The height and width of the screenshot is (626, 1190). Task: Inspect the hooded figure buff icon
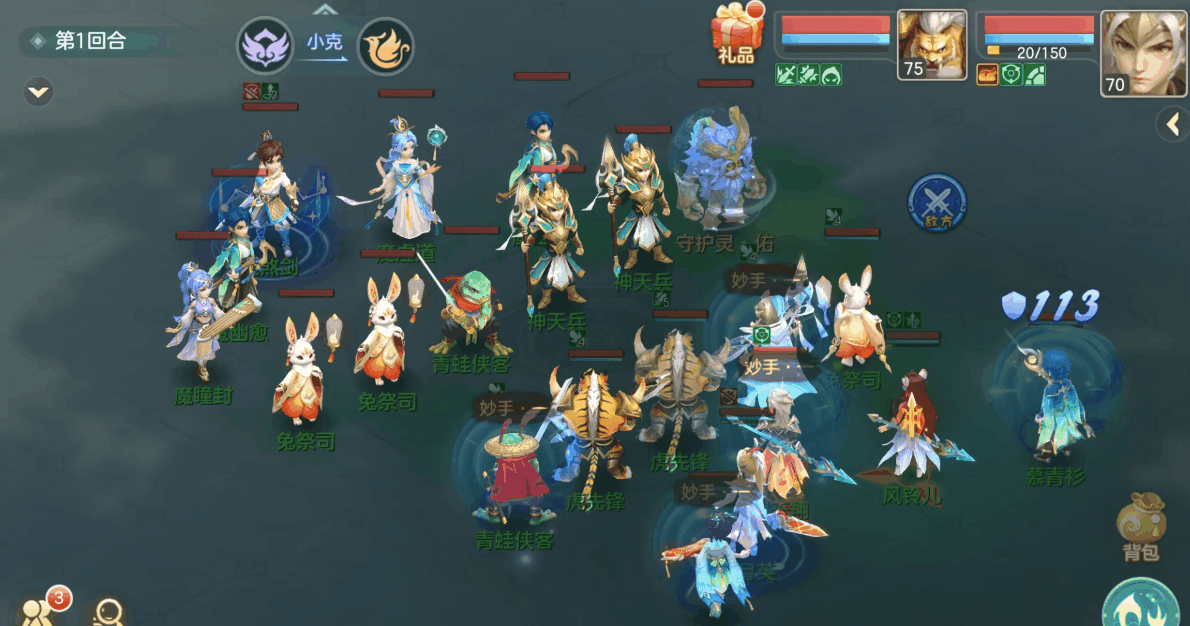[831, 75]
